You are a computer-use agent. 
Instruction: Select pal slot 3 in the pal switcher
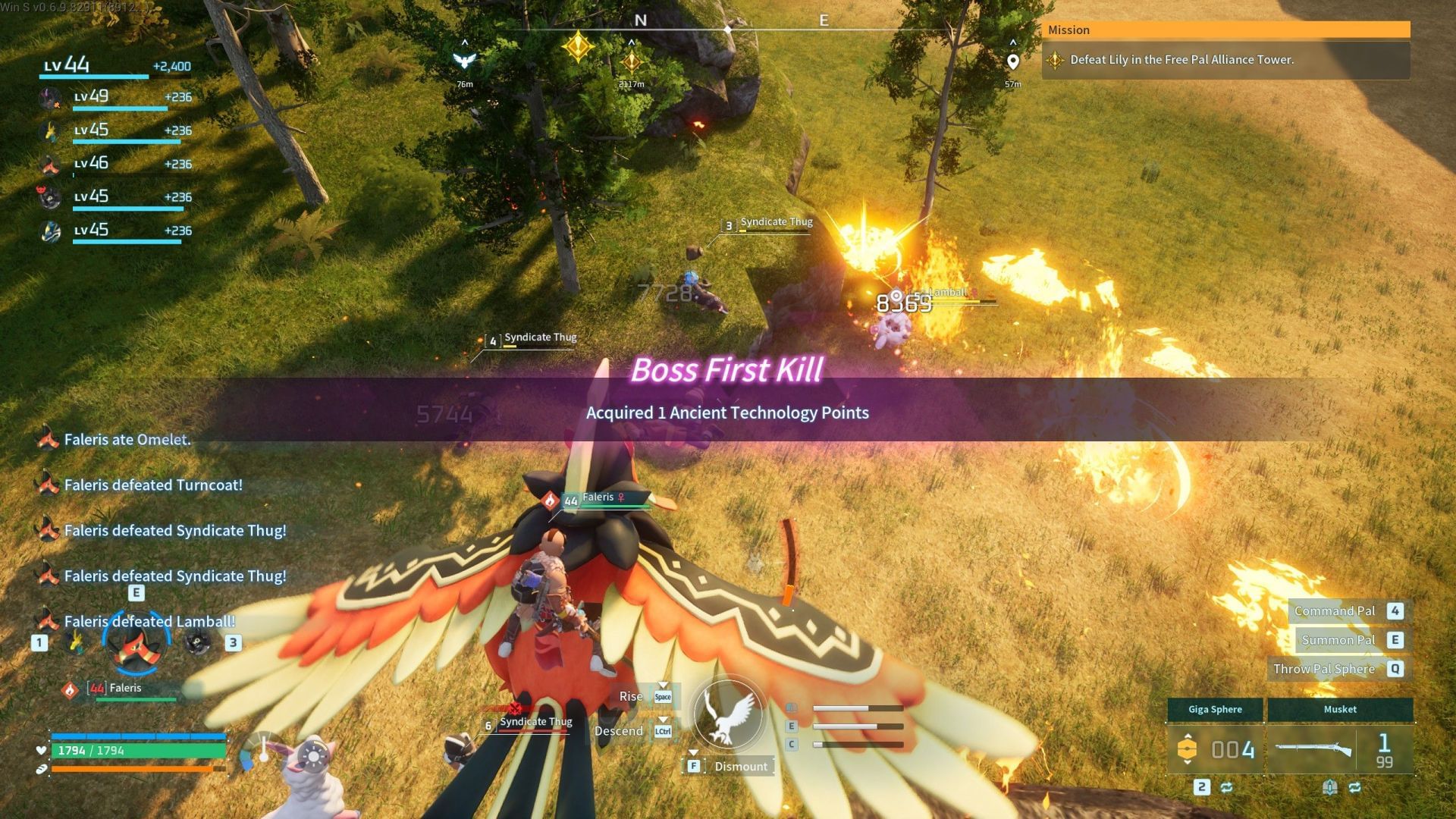pyautogui.click(x=234, y=643)
